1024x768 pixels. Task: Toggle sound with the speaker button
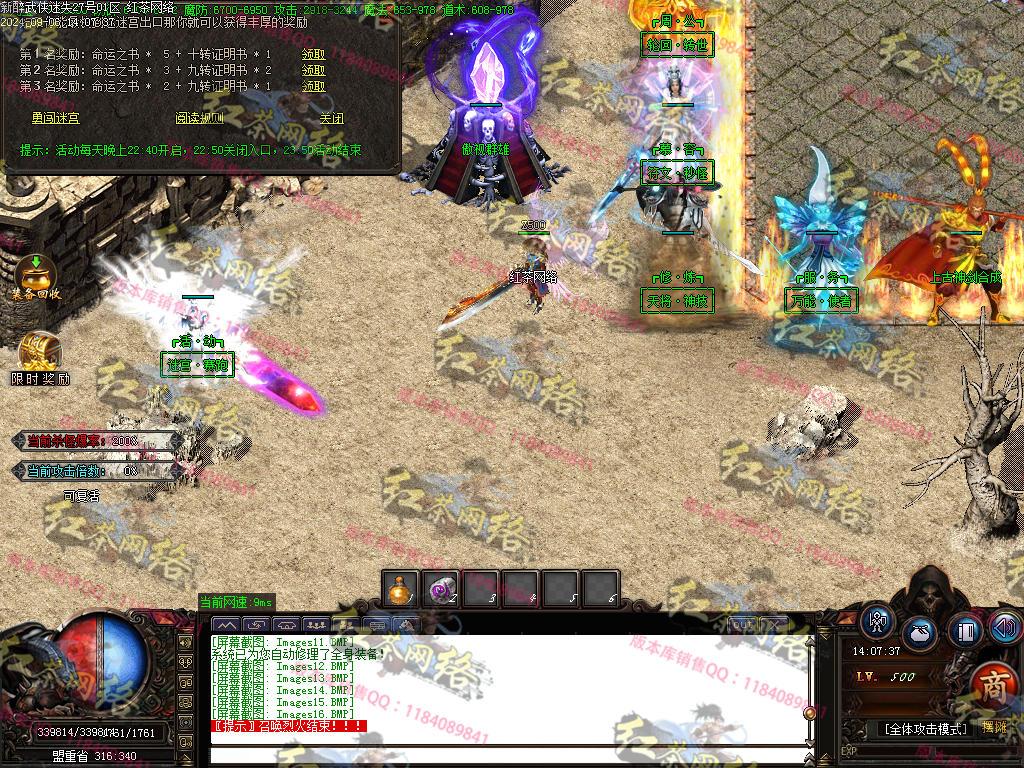pyautogui.click(x=1004, y=627)
